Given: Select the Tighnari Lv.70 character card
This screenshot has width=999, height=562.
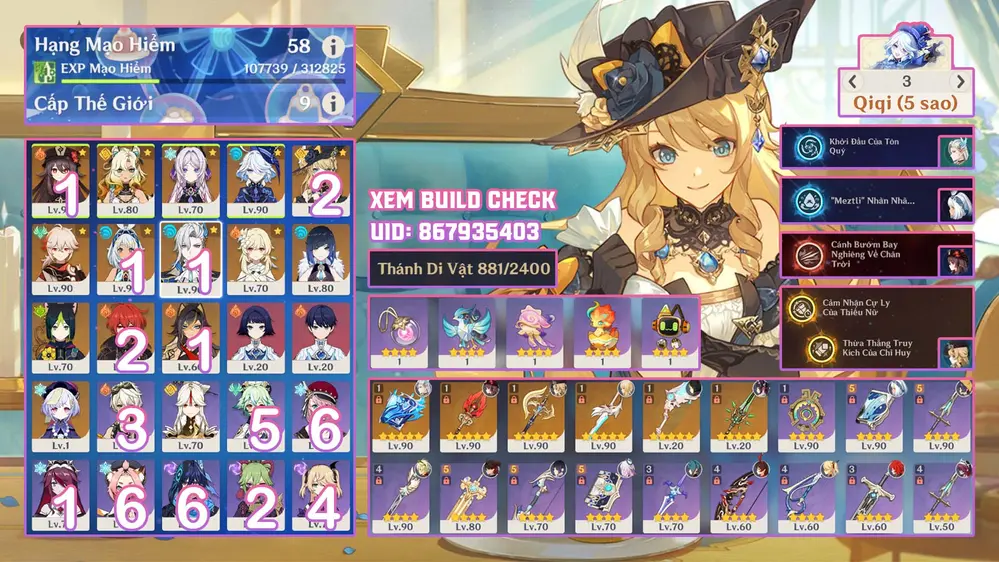Looking at the screenshot, I should click(61, 337).
